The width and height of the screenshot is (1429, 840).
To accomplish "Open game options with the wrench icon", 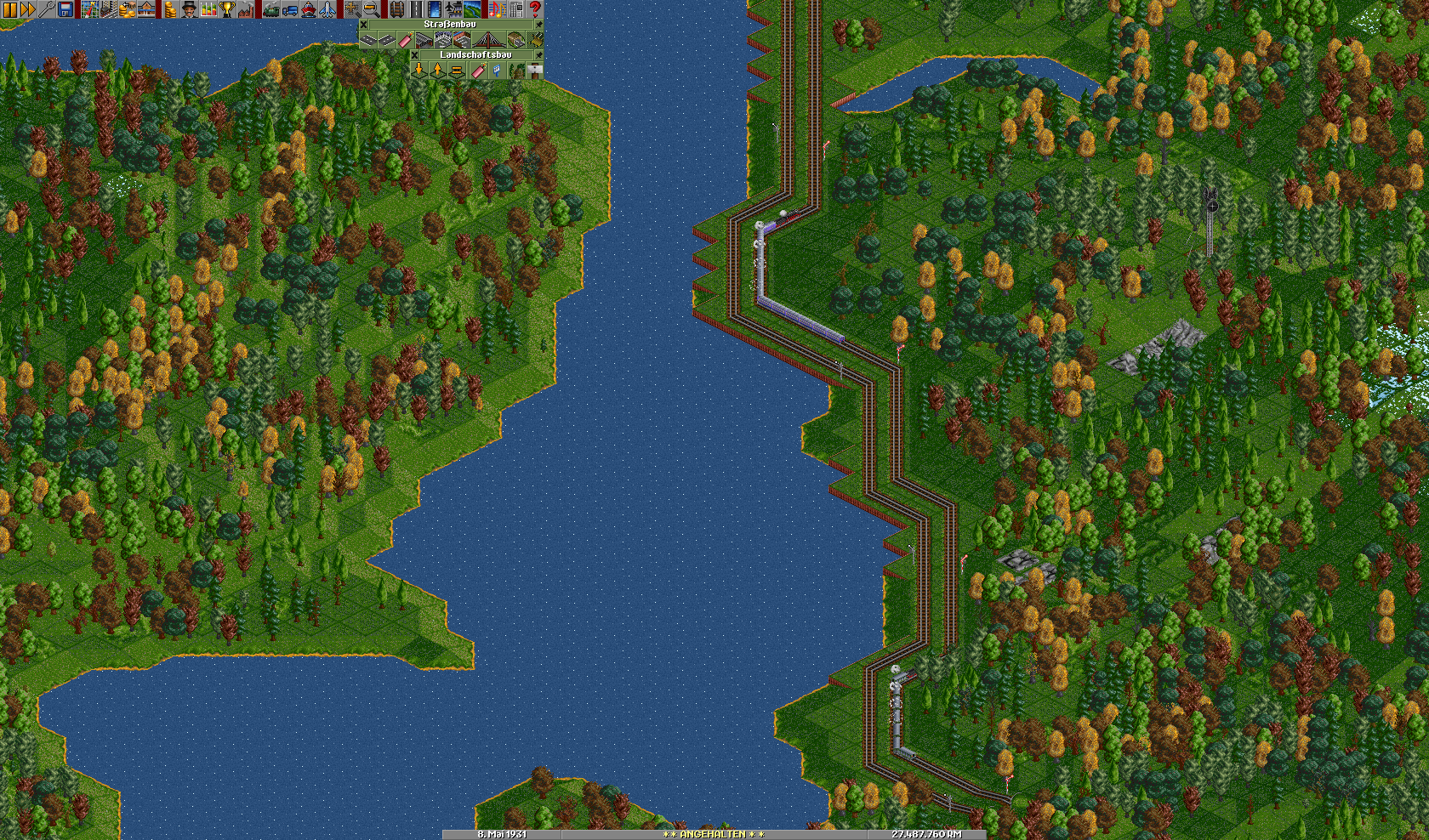I will coord(47,9).
